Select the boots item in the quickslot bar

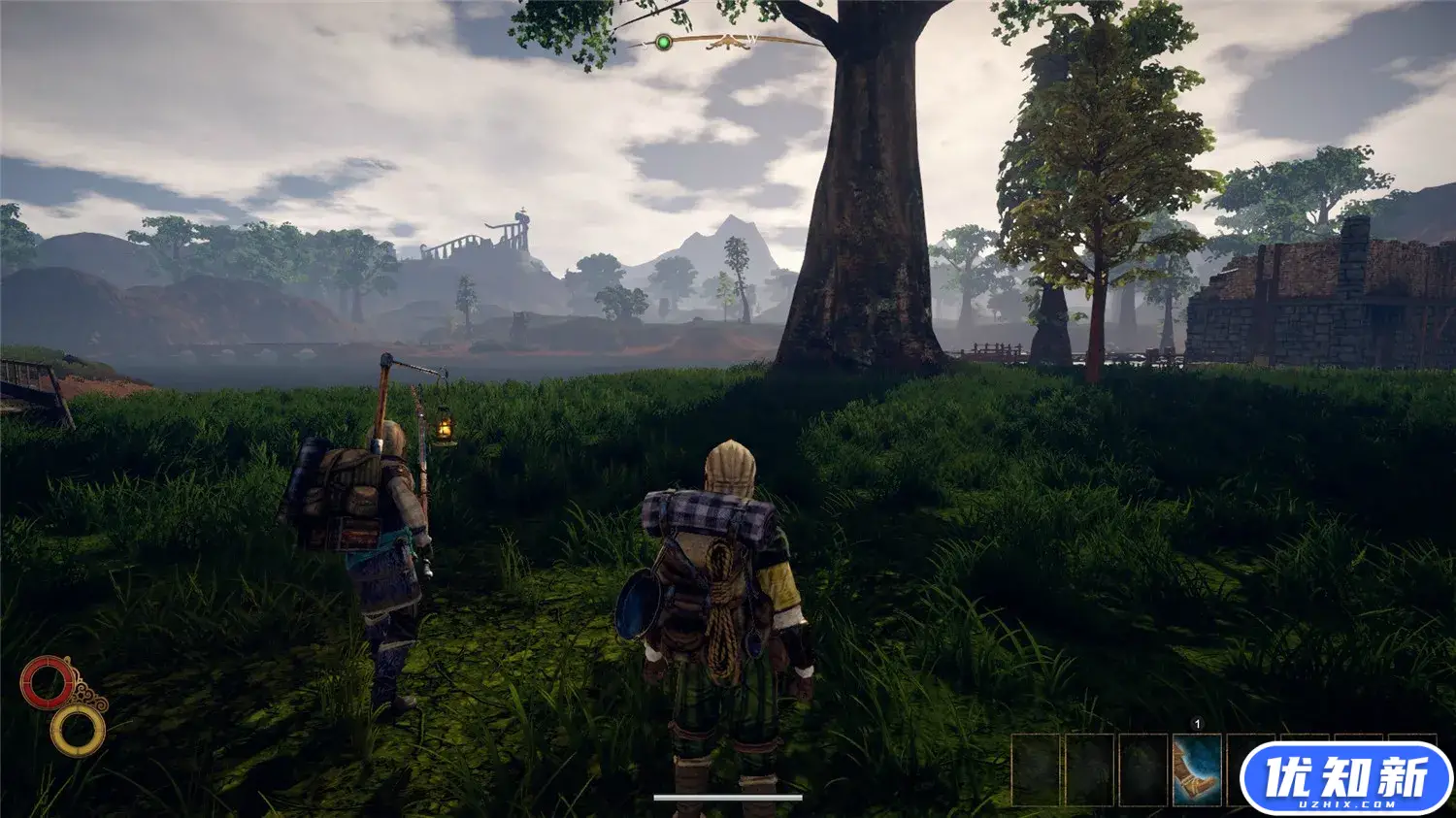click(1196, 771)
